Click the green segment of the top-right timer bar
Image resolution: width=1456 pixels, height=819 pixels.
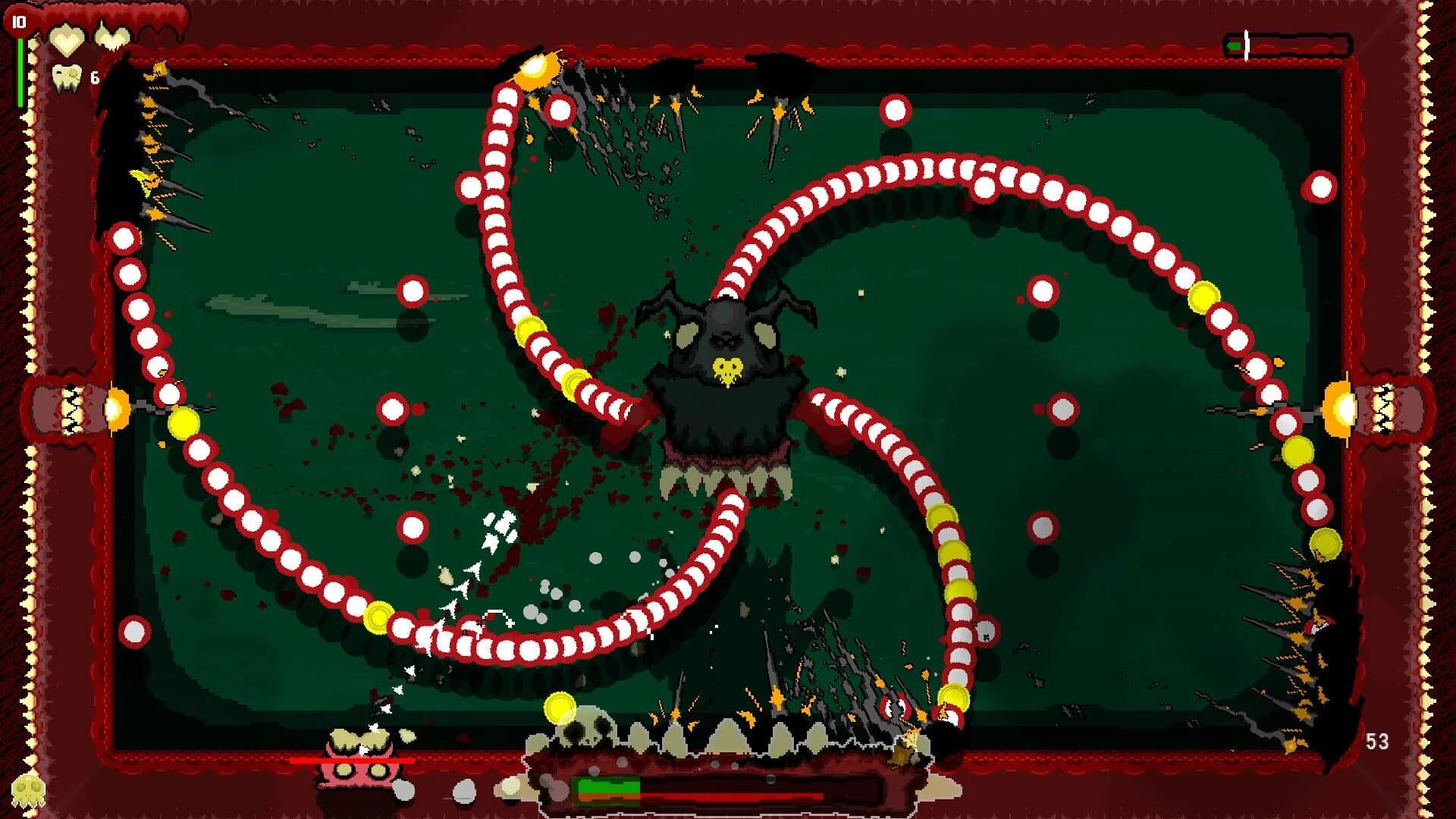(1235, 45)
